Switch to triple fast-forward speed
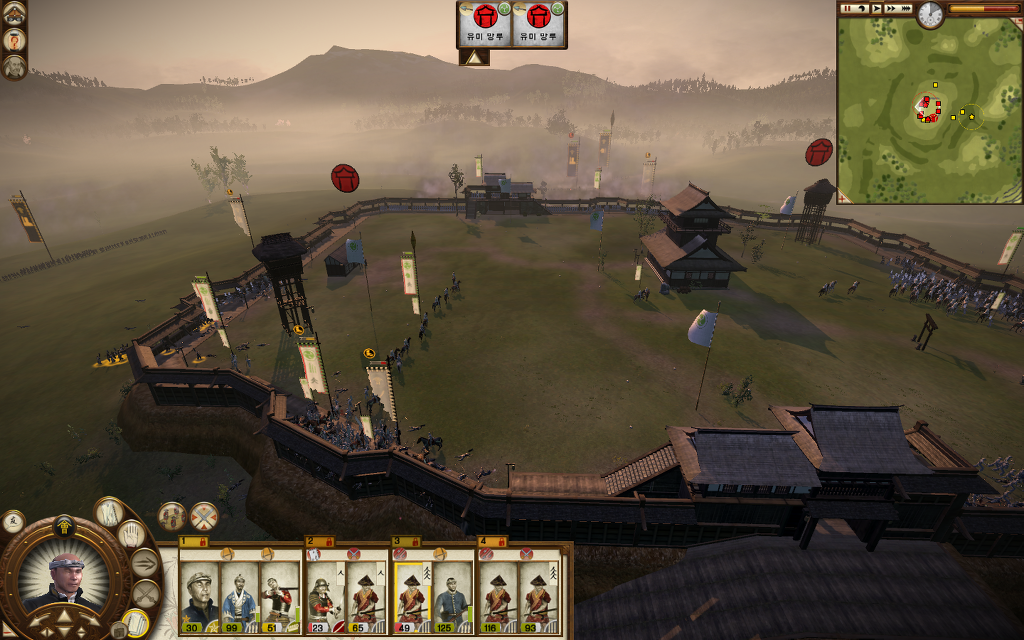The image size is (1024, 640). point(906,8)
